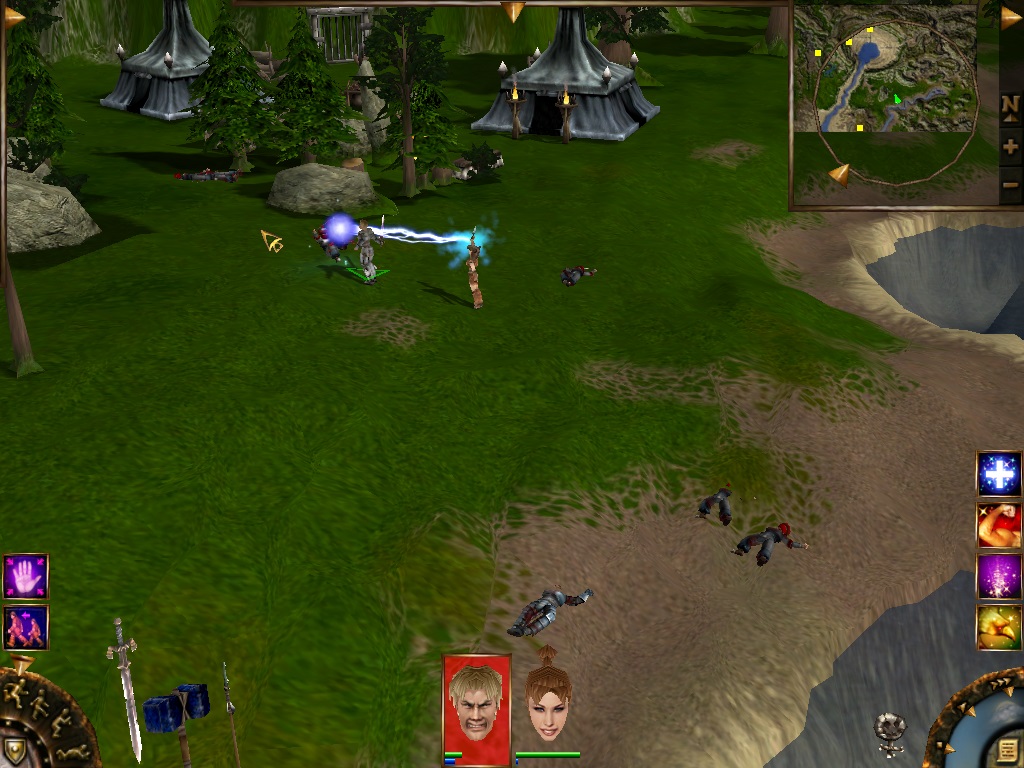The image size is (1024, 768).
Task: Activate the flexing arm strength spell
Action: (x=998, y=525)
